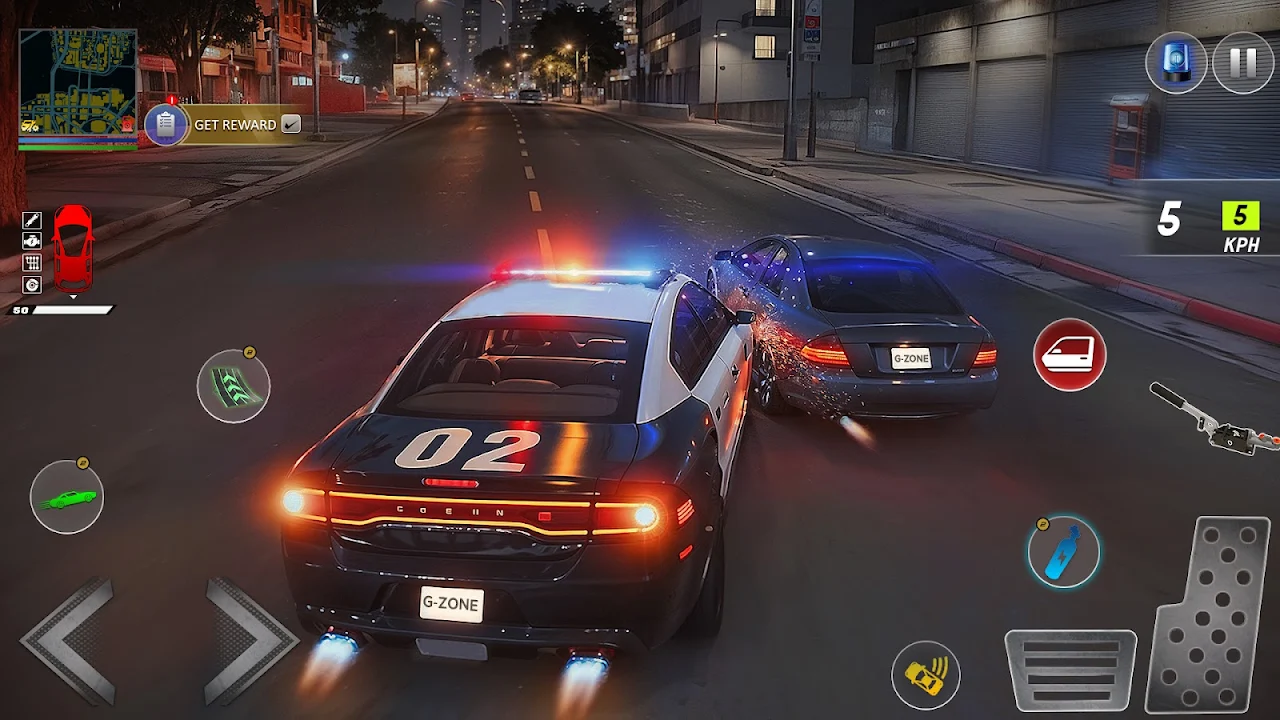The height and width of the screenshot is (720, 1280).
Task: Steer right with the right arrow
Action: coord(250,640)
